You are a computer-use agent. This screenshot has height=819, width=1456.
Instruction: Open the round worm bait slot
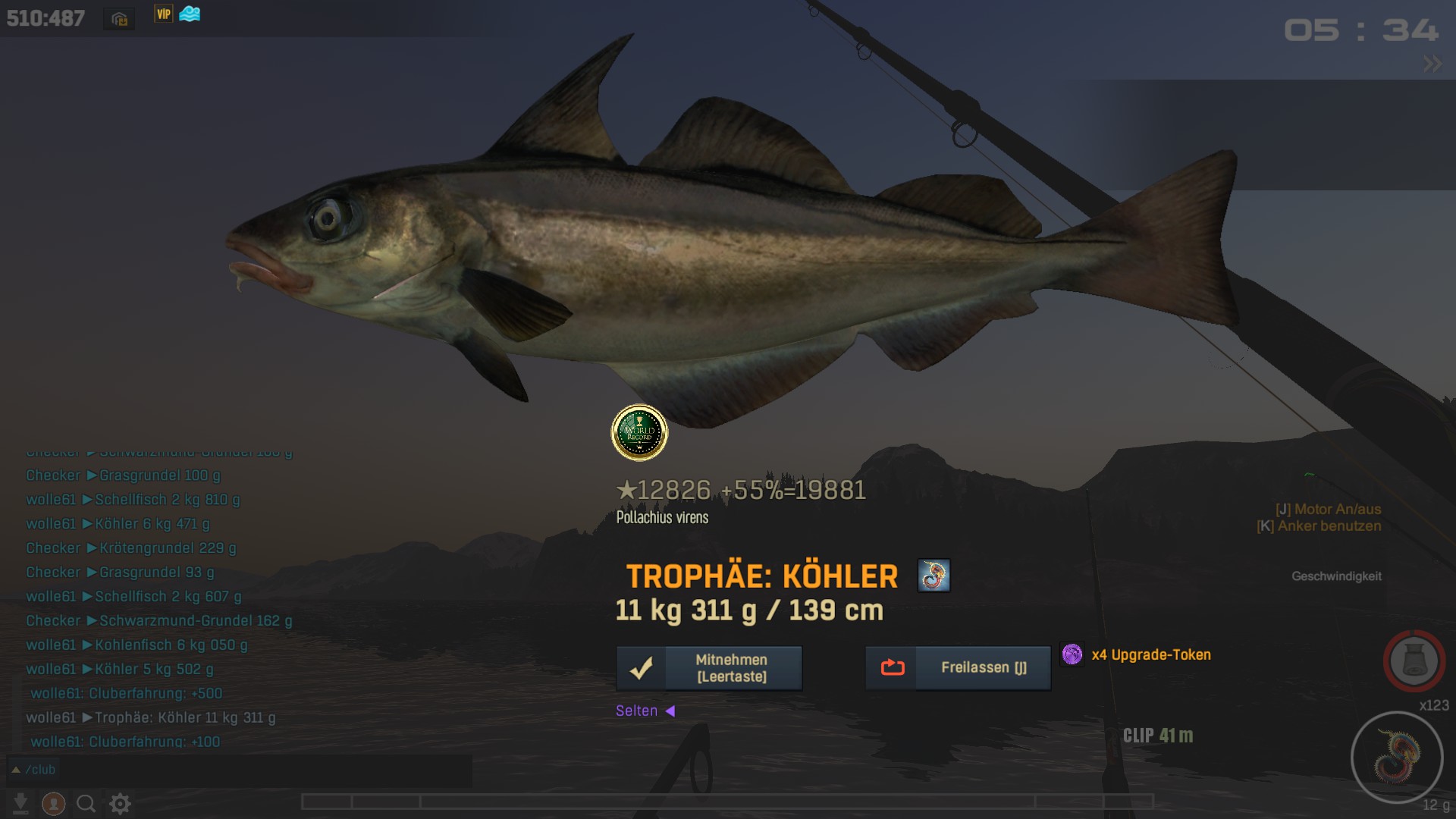coord(1396,757)
